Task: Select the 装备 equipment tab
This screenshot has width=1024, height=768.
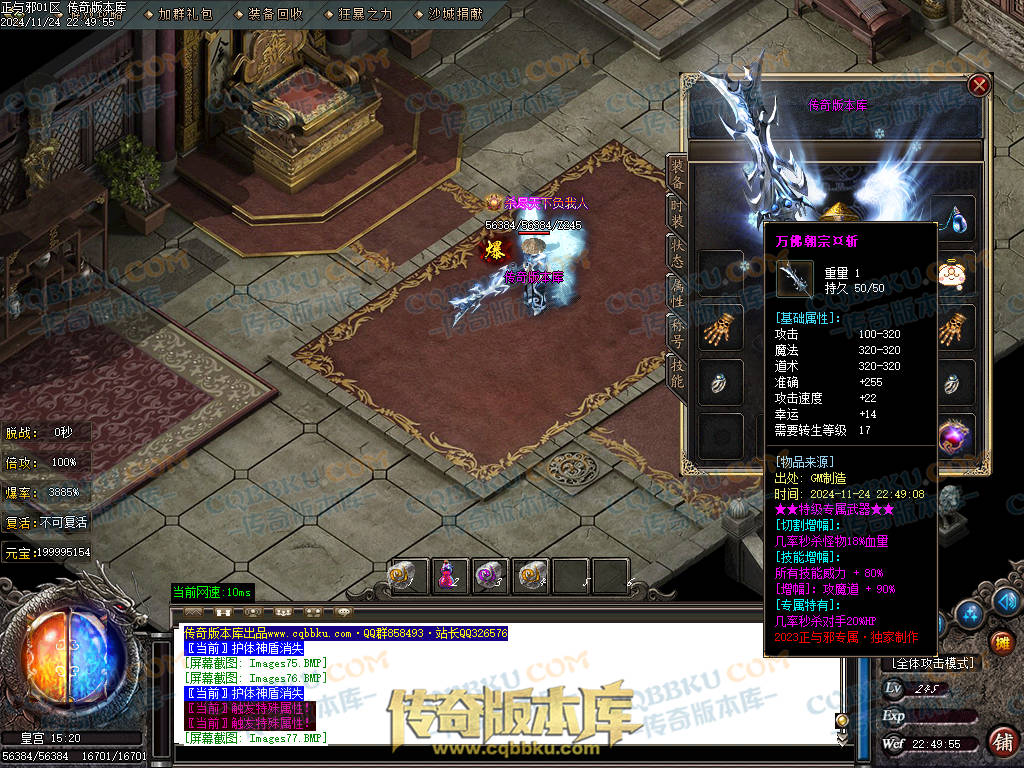Action: click(677, 174)
